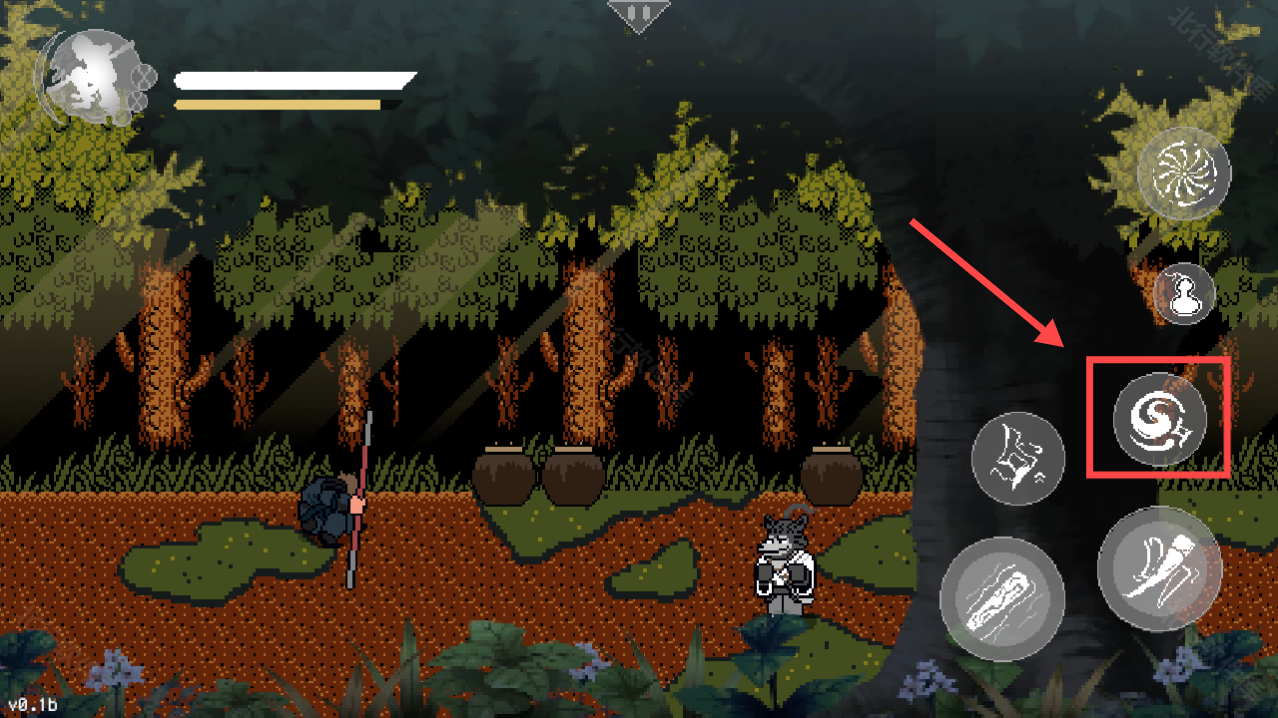This screenshot has height=718, width=1278.
Task: Pause the game with the top triangle button
Action: tap(638, 14)
